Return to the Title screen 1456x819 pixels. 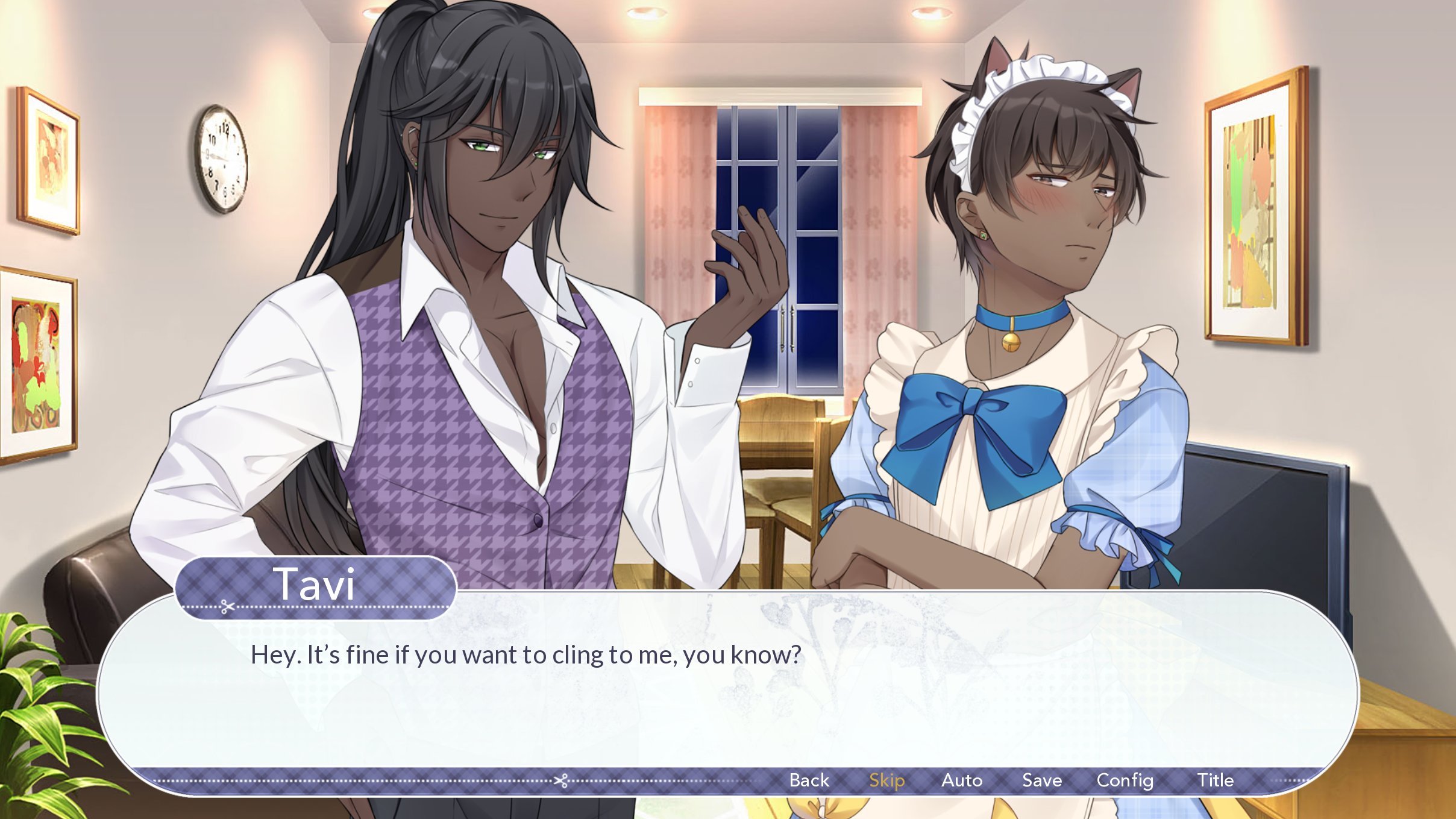[1215, 780]
